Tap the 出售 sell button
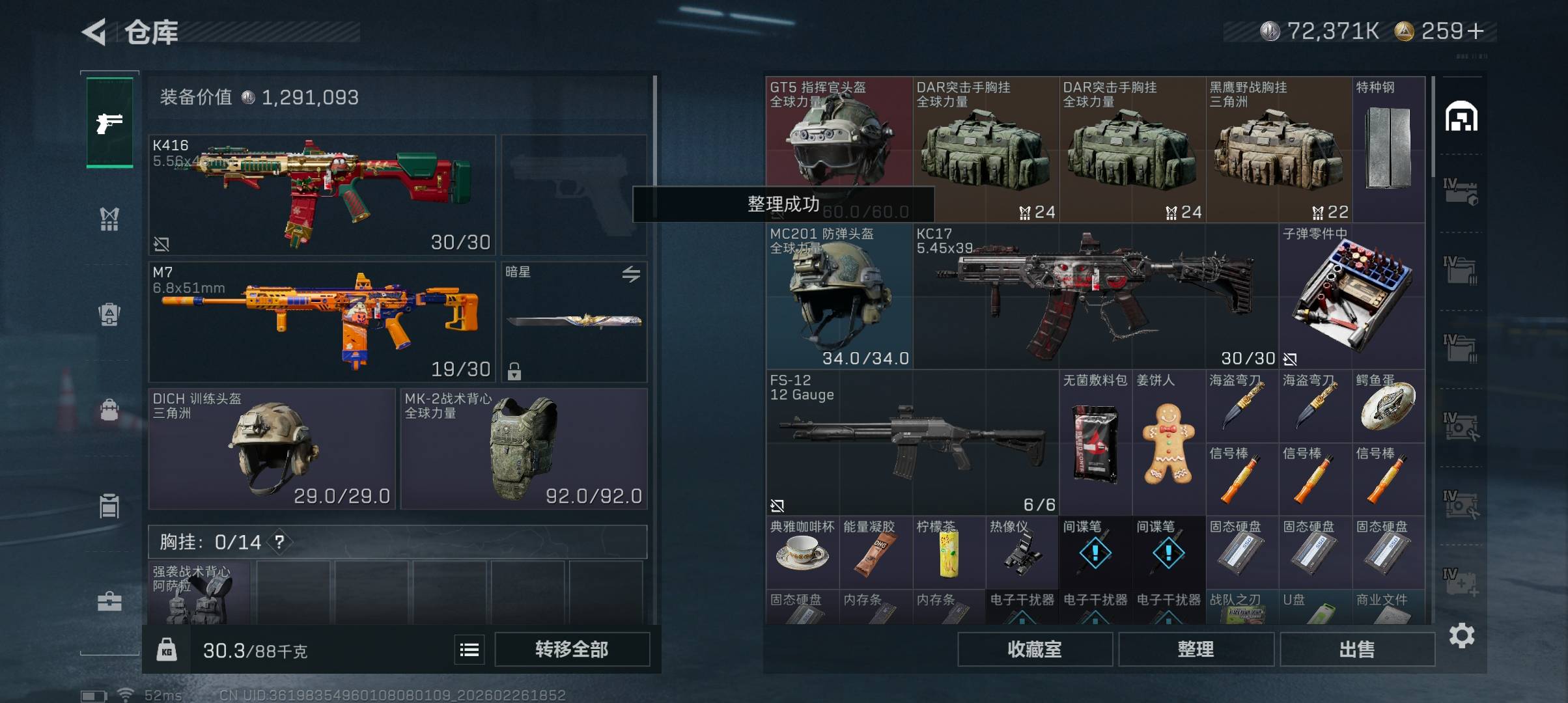 tap(1357, 649)
